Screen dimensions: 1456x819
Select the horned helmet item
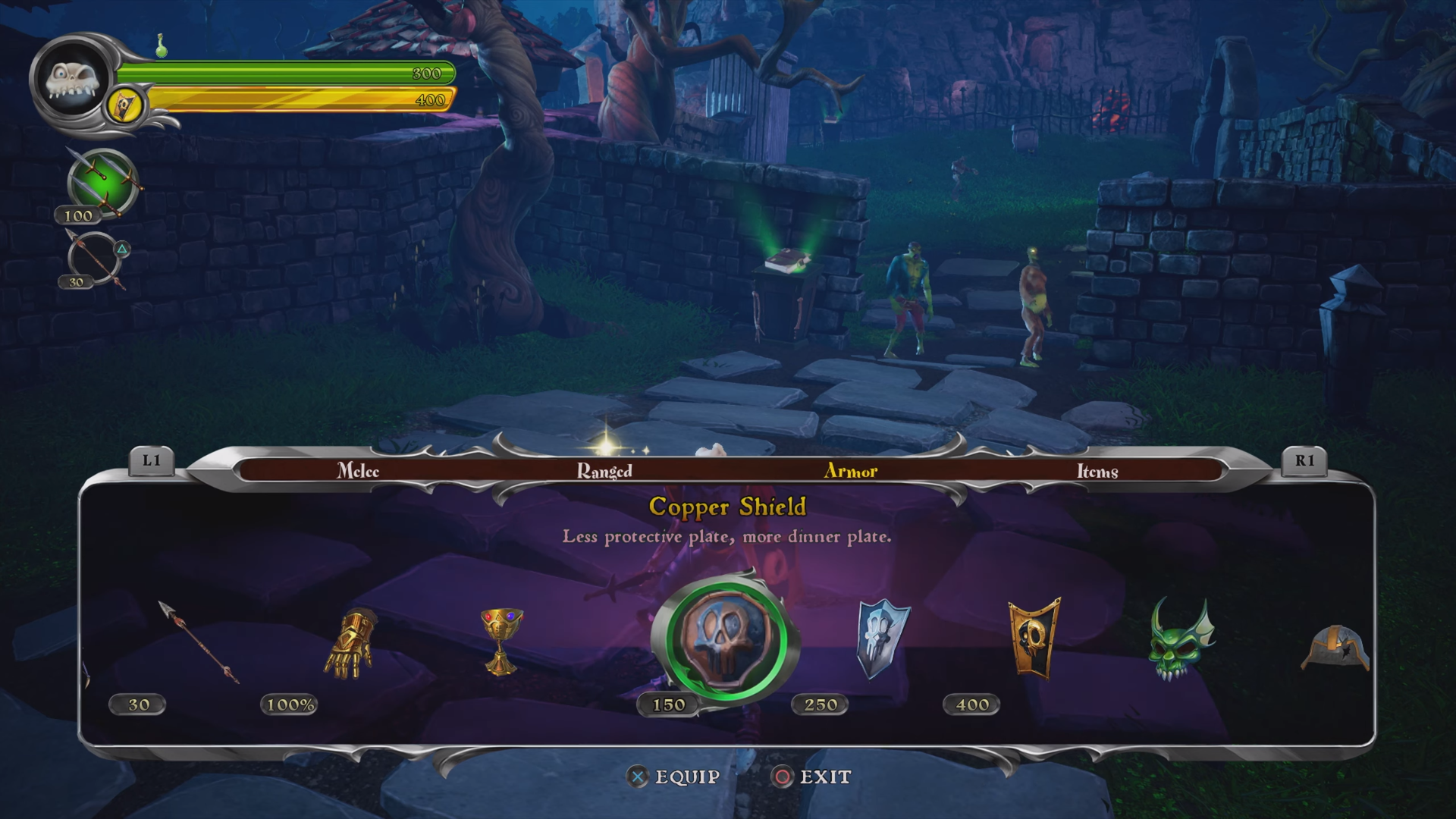coord(1336,648)
